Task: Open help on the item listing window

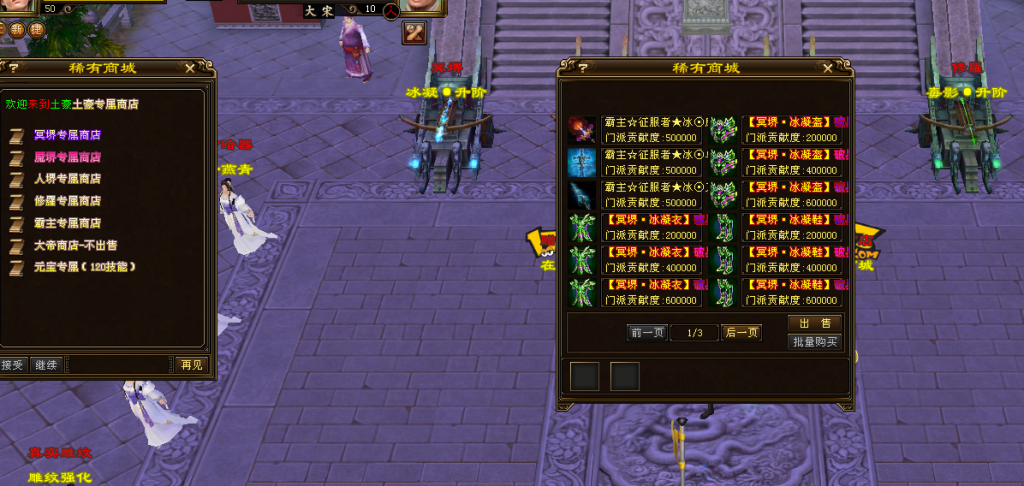Action: pos(572,68)
